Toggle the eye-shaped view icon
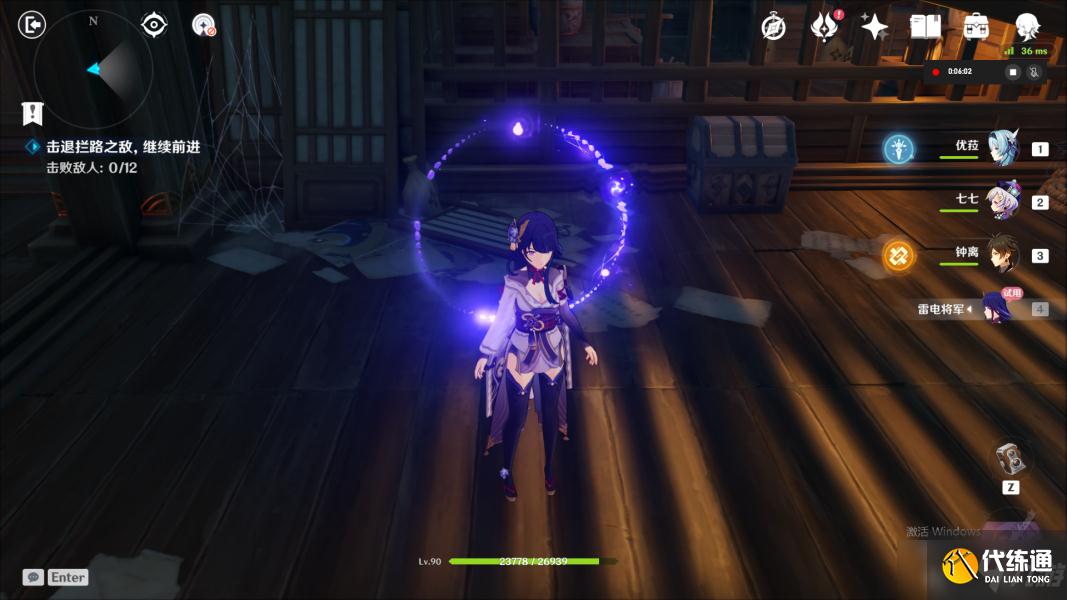 (x=154, y=24)
